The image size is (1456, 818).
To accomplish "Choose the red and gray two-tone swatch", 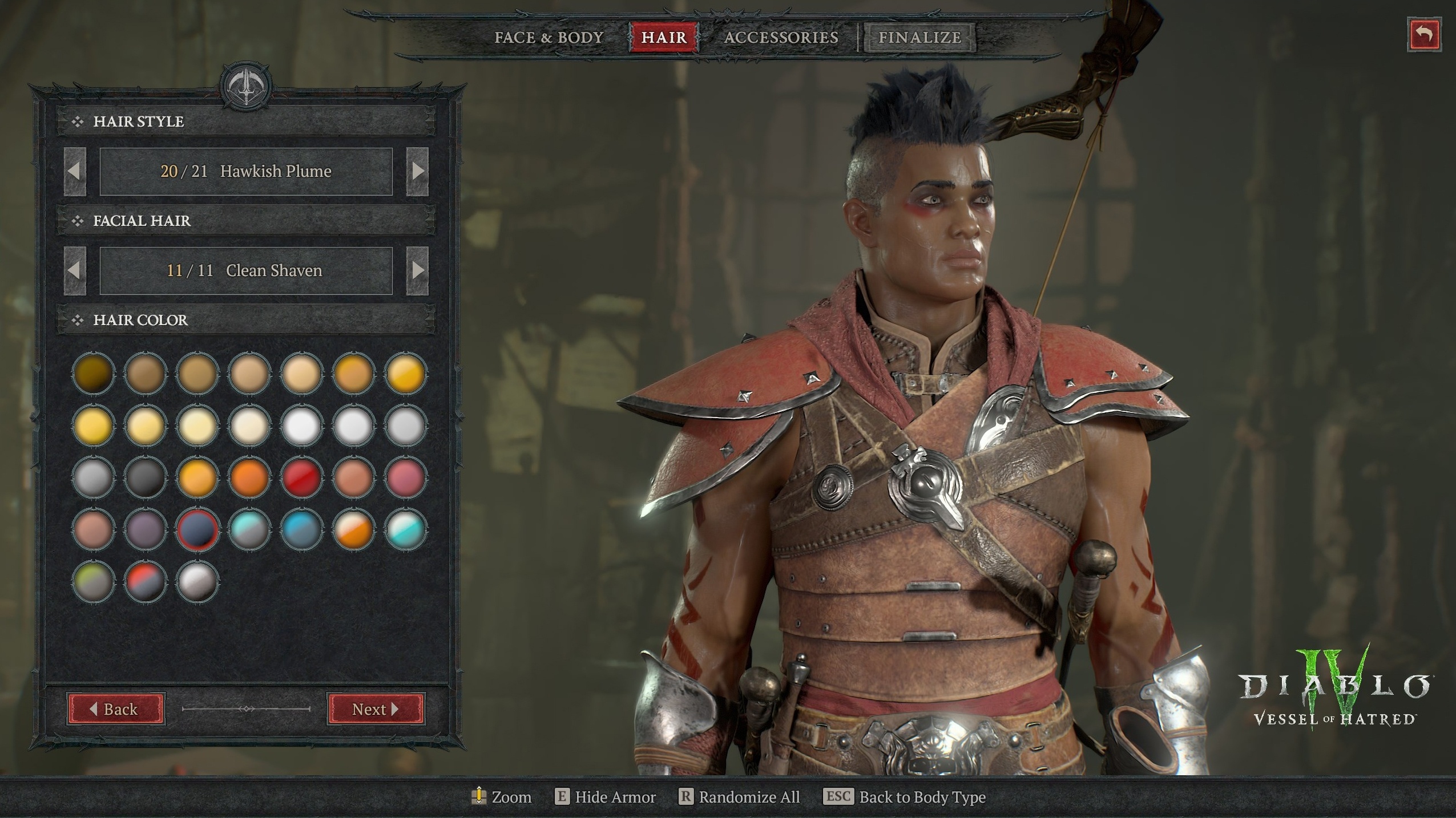I will [145, 582].
